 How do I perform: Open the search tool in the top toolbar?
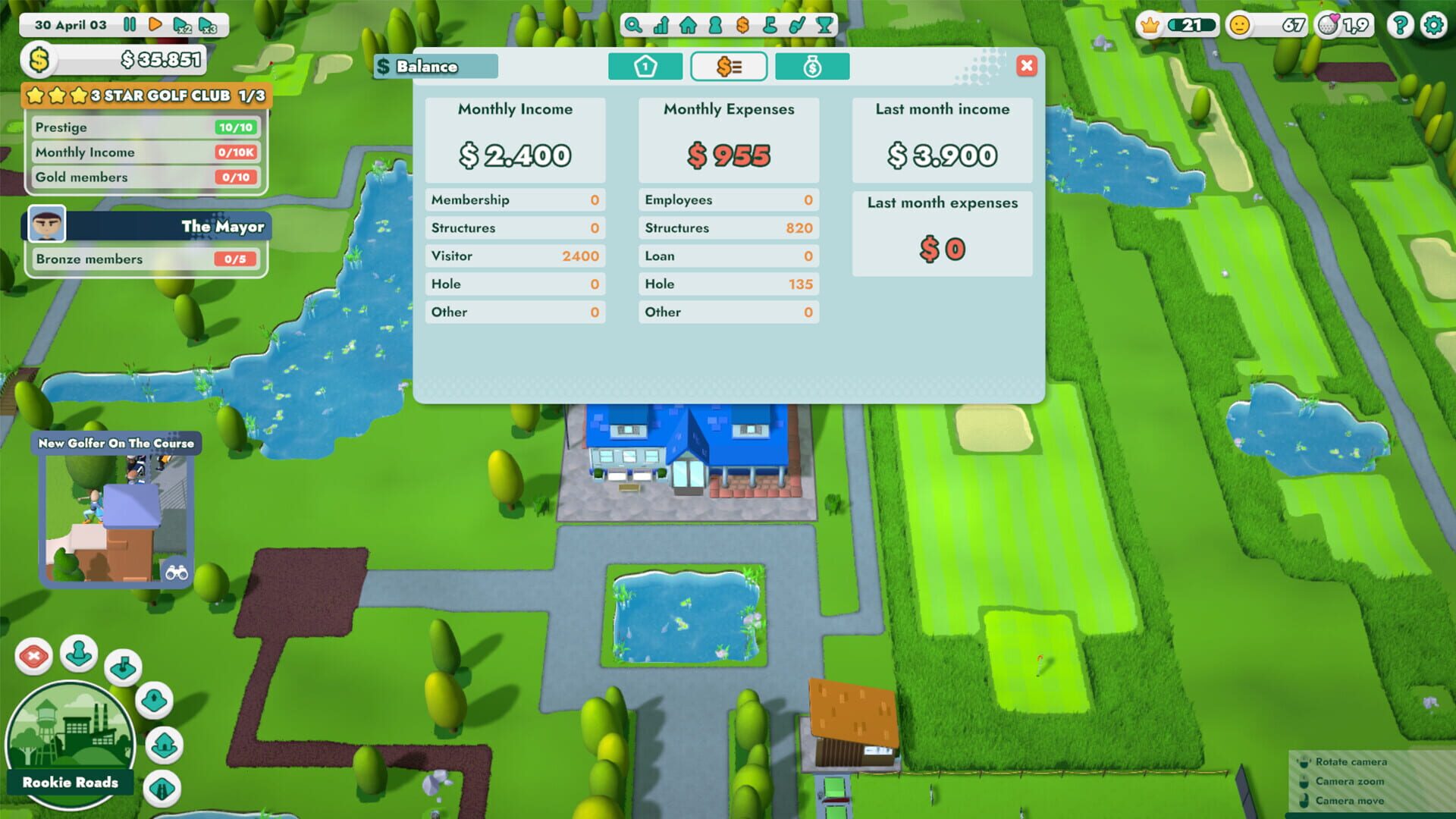(x=632, y=25)
